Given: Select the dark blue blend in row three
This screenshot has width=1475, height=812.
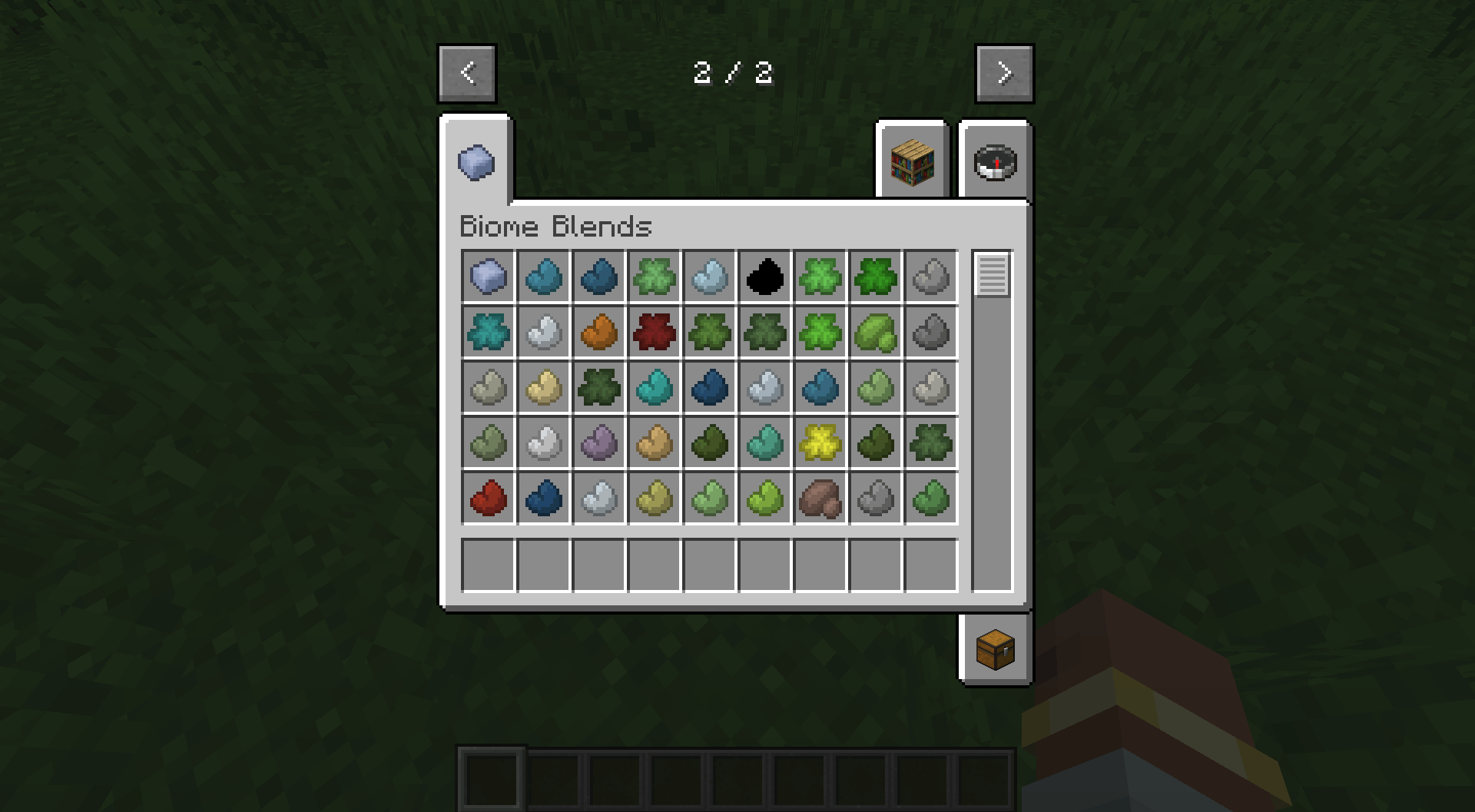Looking at the screenshot, I should [x=709, y=388].
